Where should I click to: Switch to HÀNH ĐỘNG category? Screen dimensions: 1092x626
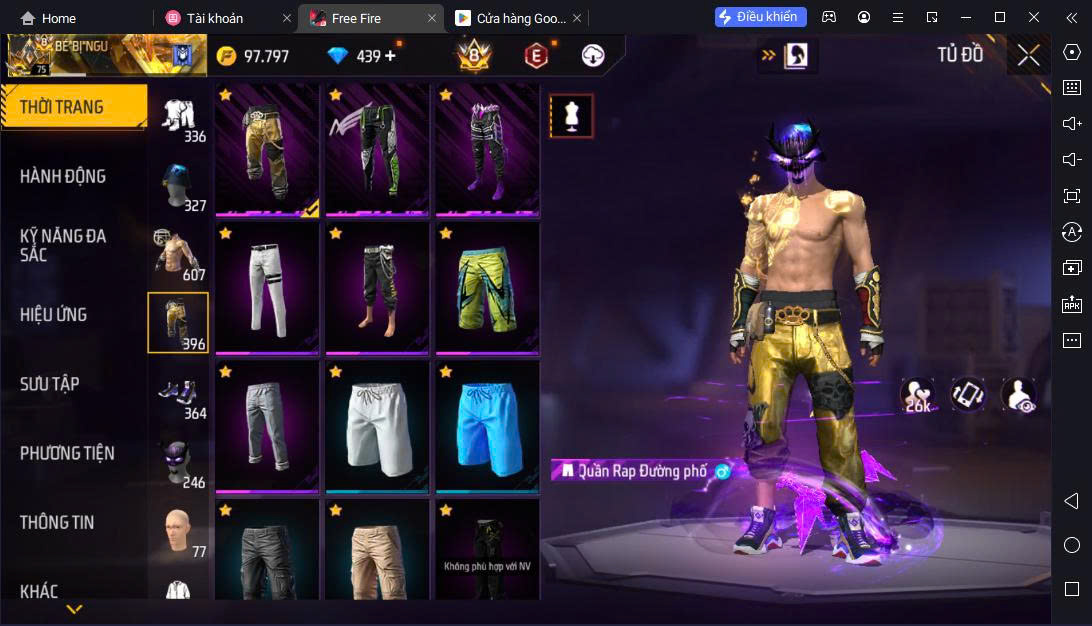(x=63, y=176)
